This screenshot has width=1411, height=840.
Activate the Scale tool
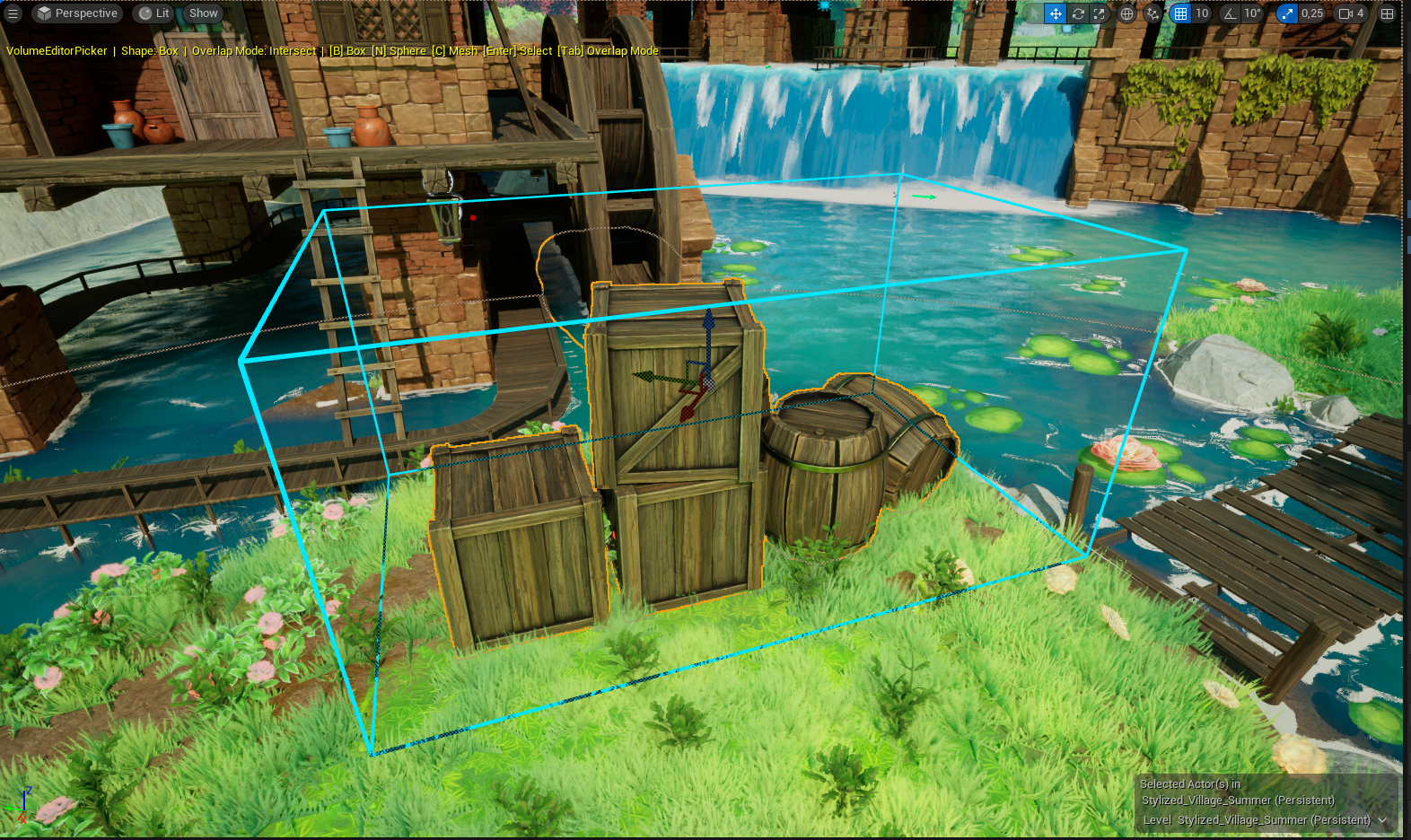coord(1099,13)
